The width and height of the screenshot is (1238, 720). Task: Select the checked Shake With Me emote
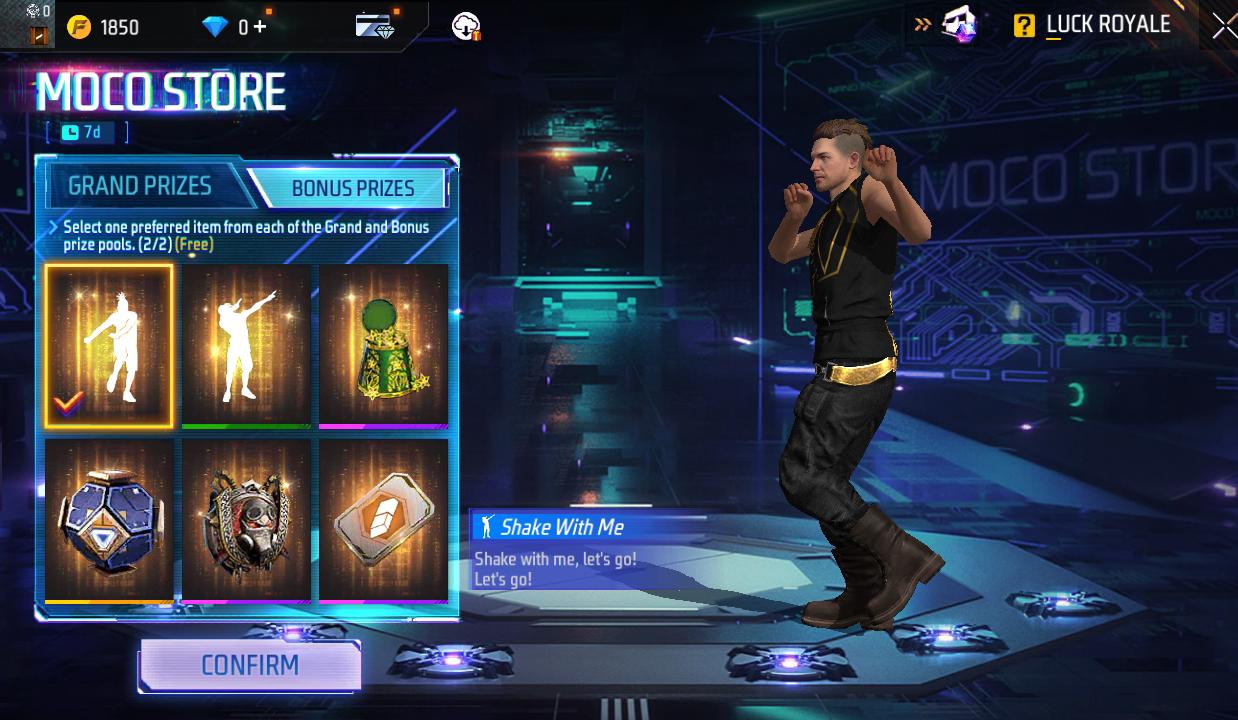109,346
